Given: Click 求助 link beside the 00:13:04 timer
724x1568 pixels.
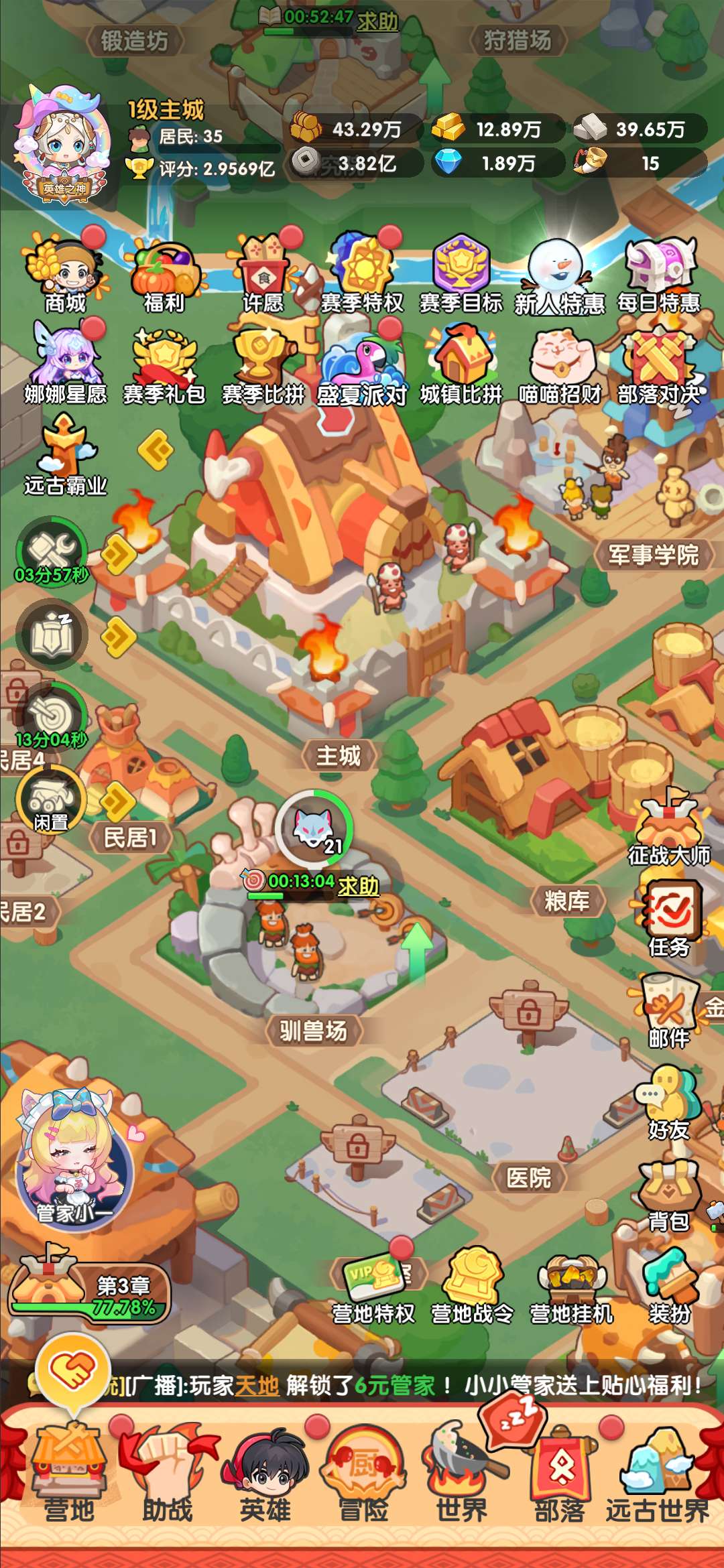Looking at the screenshot, I should [358, 886].
